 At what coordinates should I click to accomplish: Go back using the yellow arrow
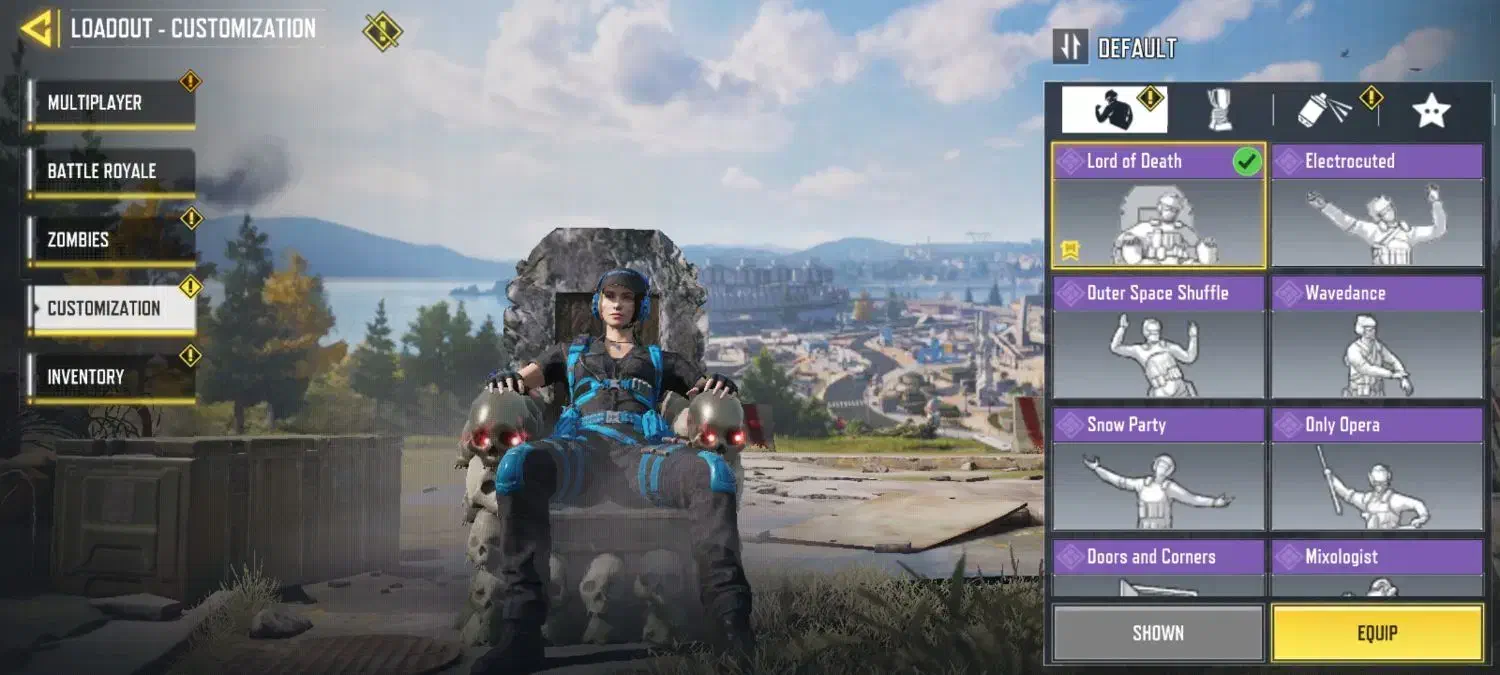[x=36, y=28]
